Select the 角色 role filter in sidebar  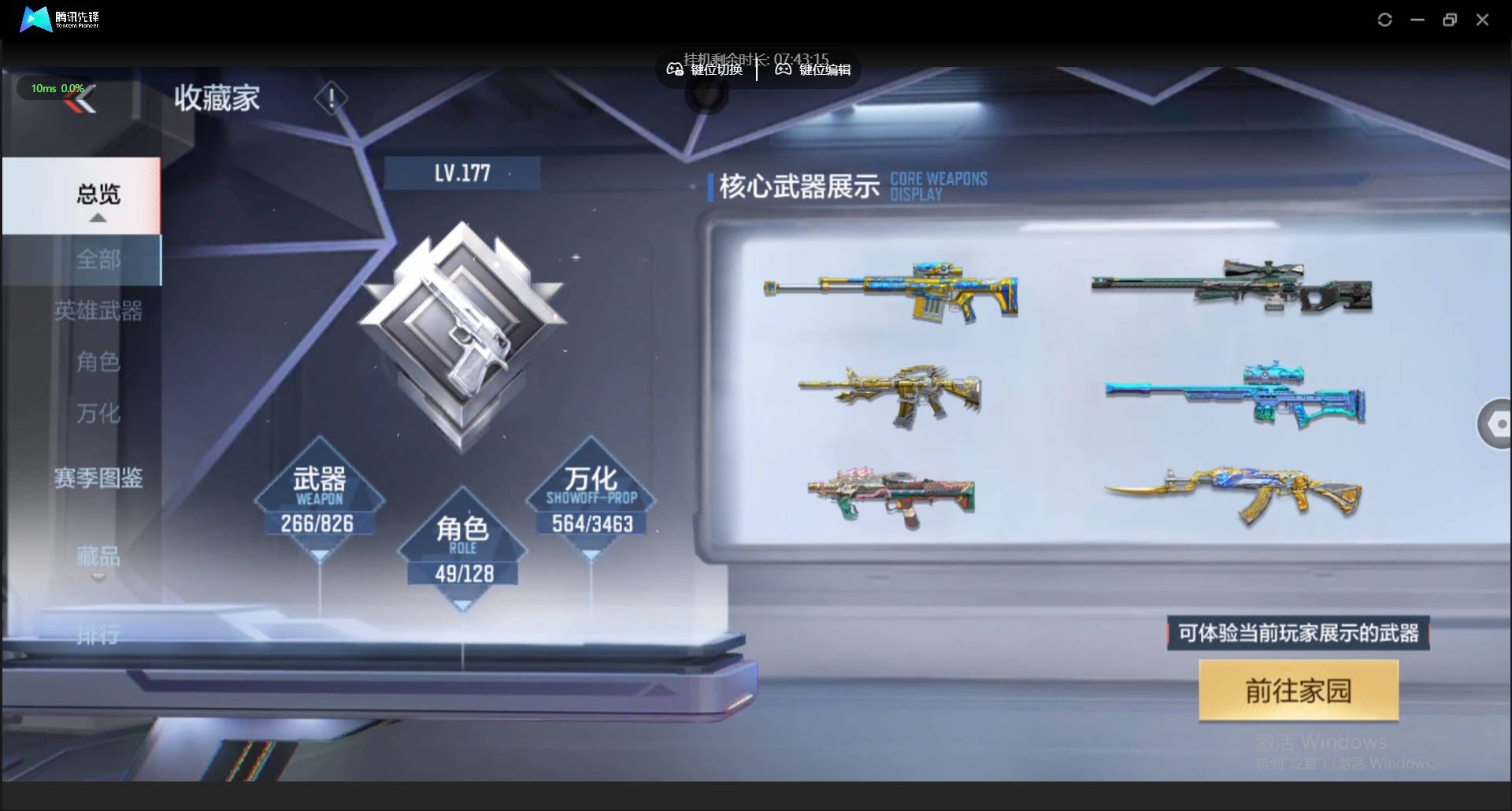tap(98, 362)
